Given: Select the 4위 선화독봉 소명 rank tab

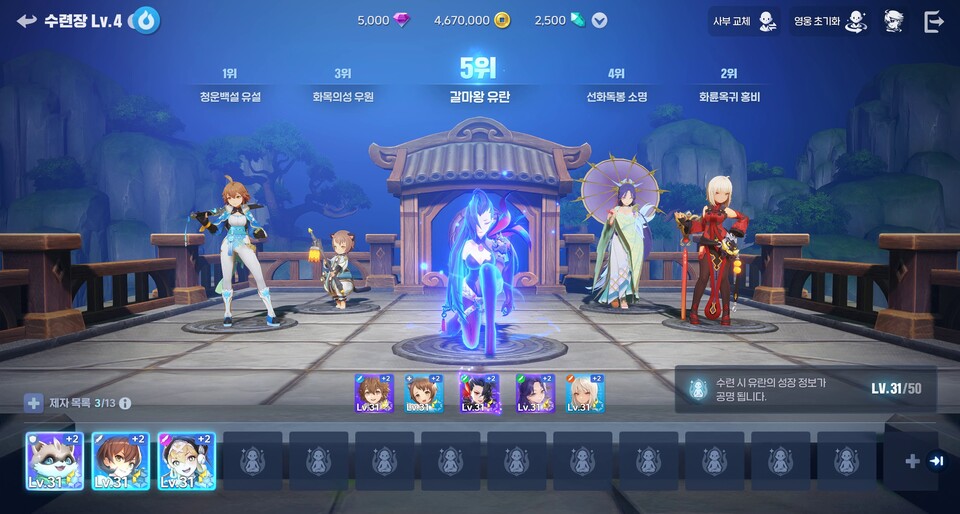Looking at the screenshot, I should click(x=616, y=87).
